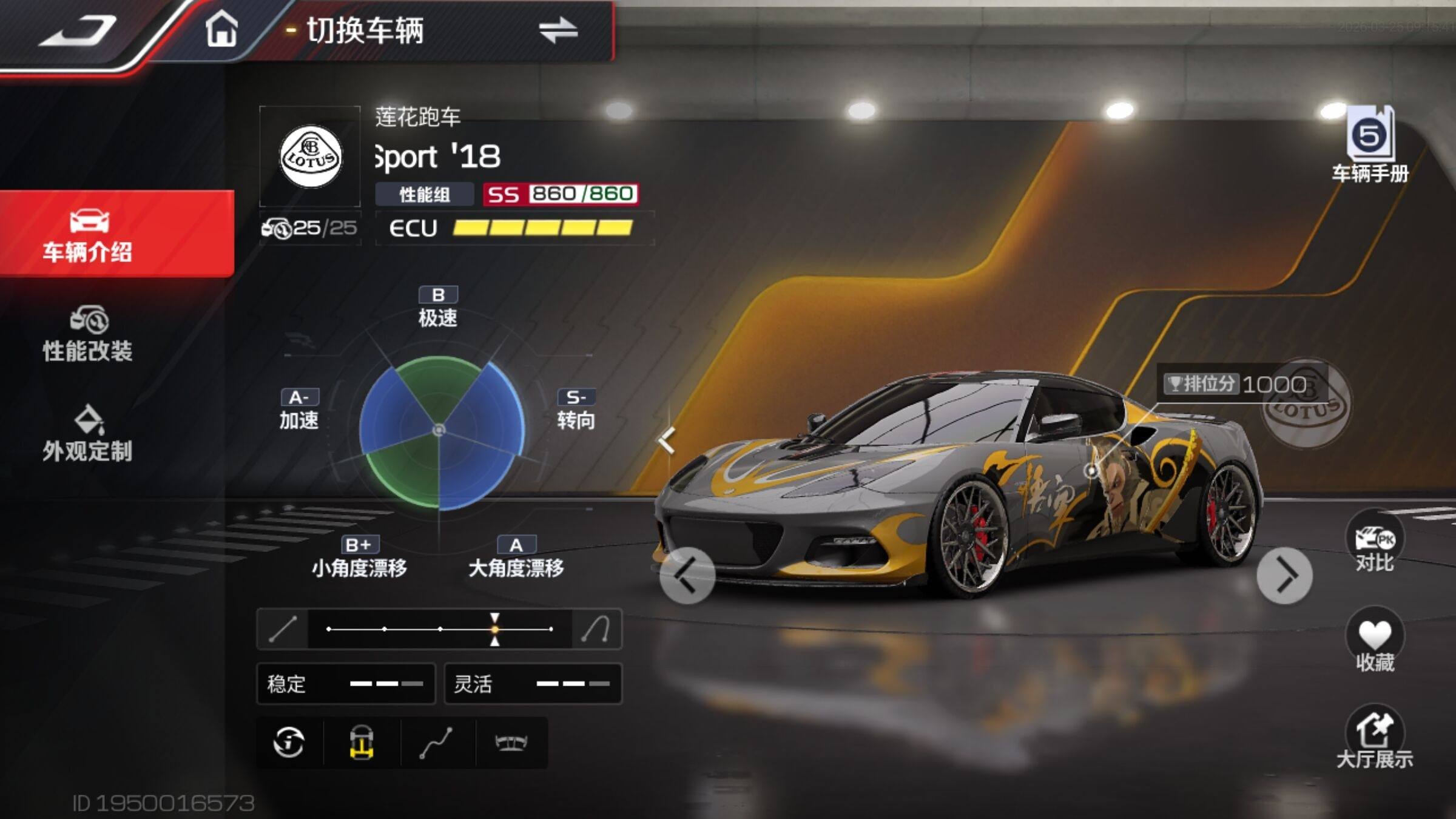The image size is (1456, 819).
Task: Open the curve graph icon
Action: [436, 742]
